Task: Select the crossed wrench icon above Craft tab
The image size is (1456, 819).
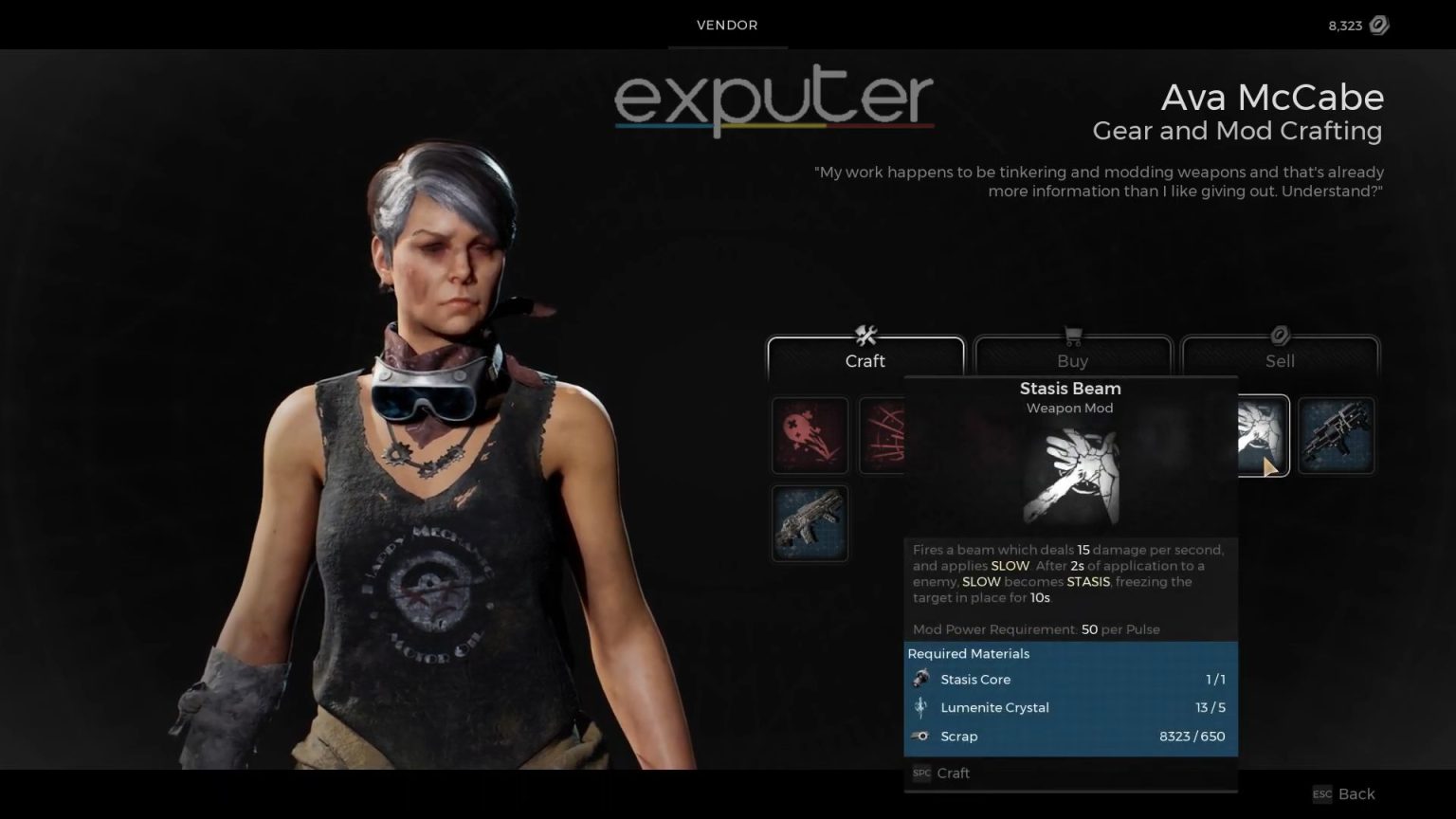Action: tap(865, 336)
